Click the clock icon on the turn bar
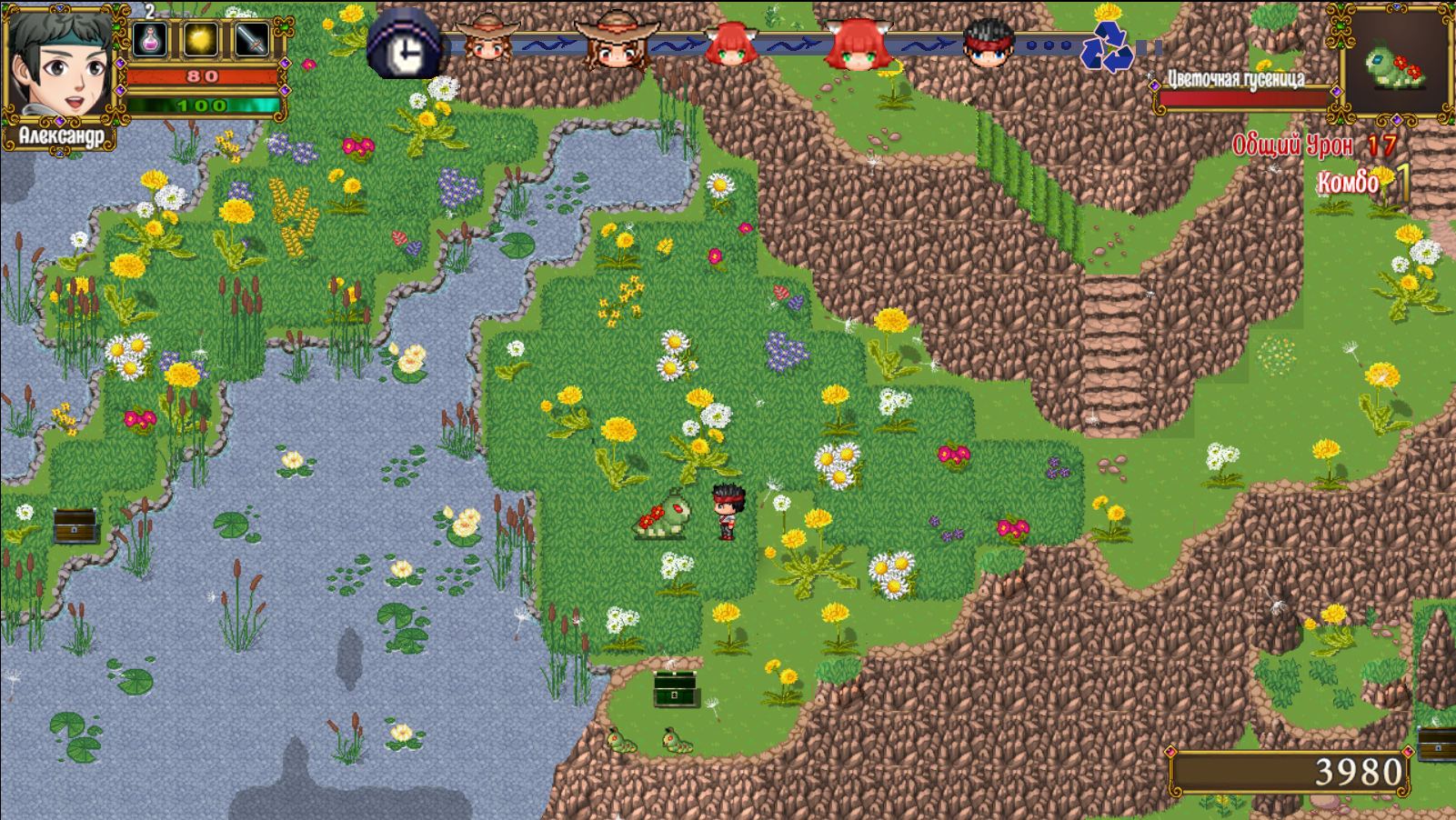The image size is (1456, 820). (405, 47)
